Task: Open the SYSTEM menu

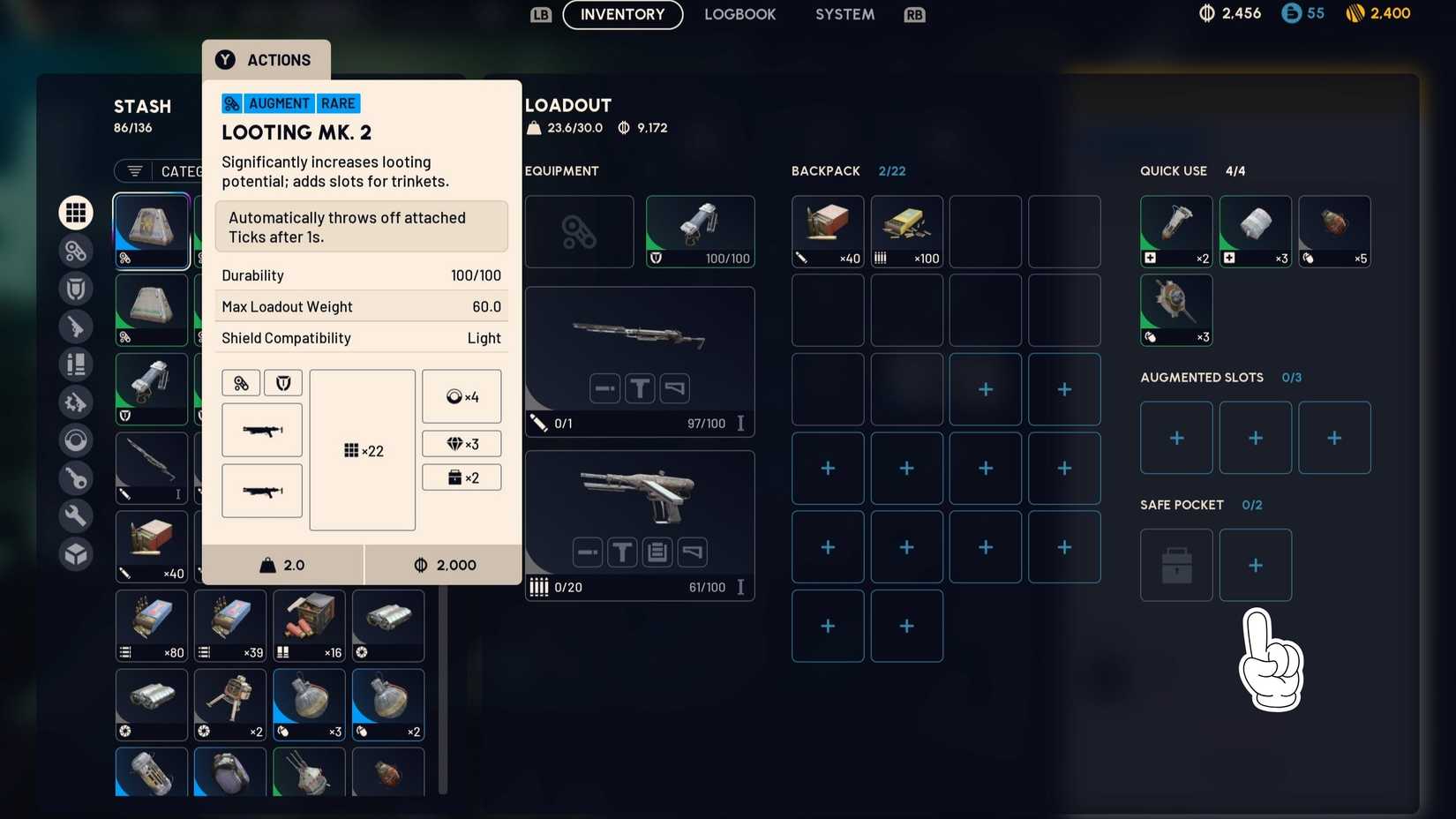Action: click(x=843, y=14)
